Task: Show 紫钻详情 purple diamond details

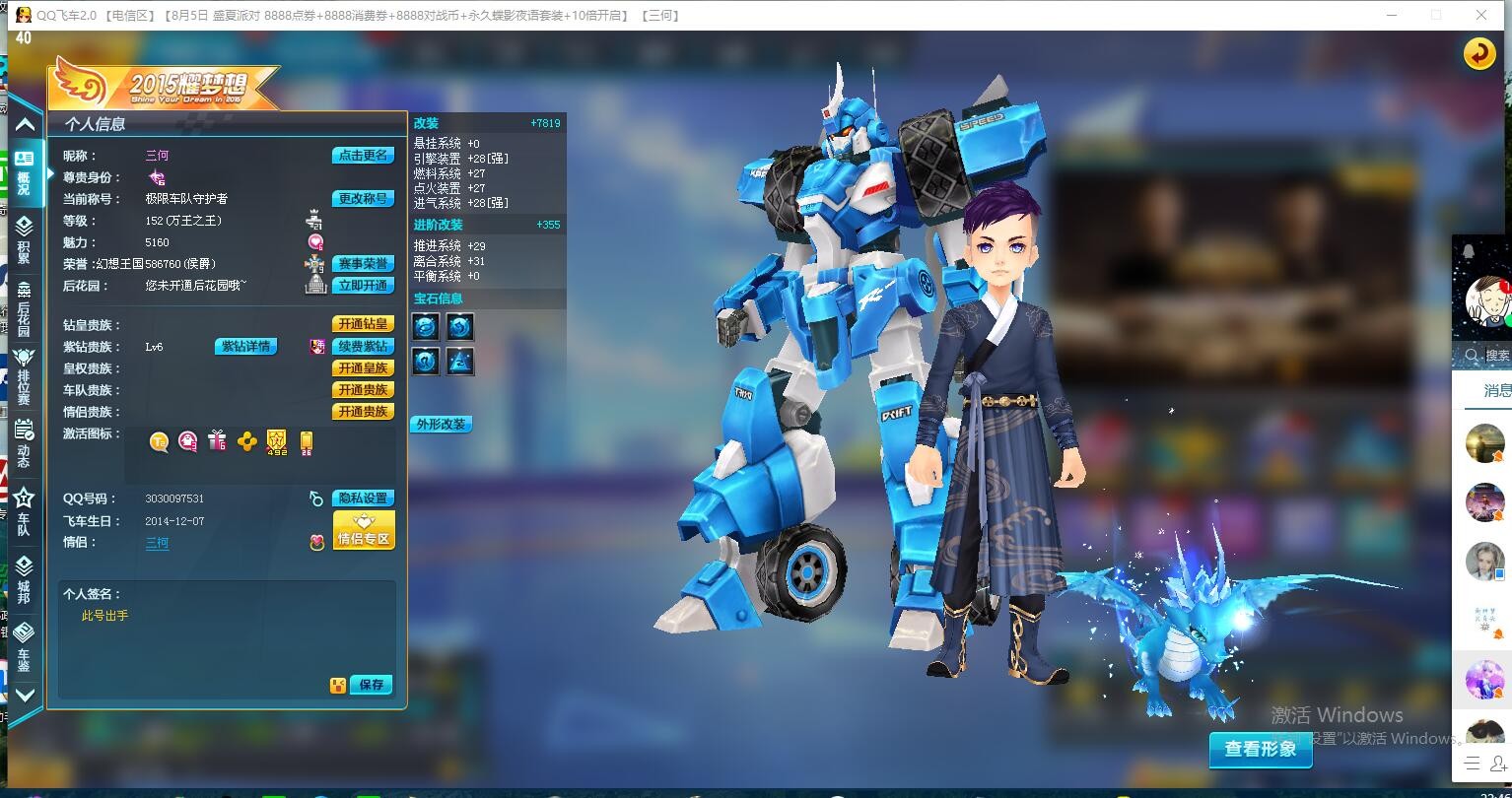Action: tap(245, 347)
